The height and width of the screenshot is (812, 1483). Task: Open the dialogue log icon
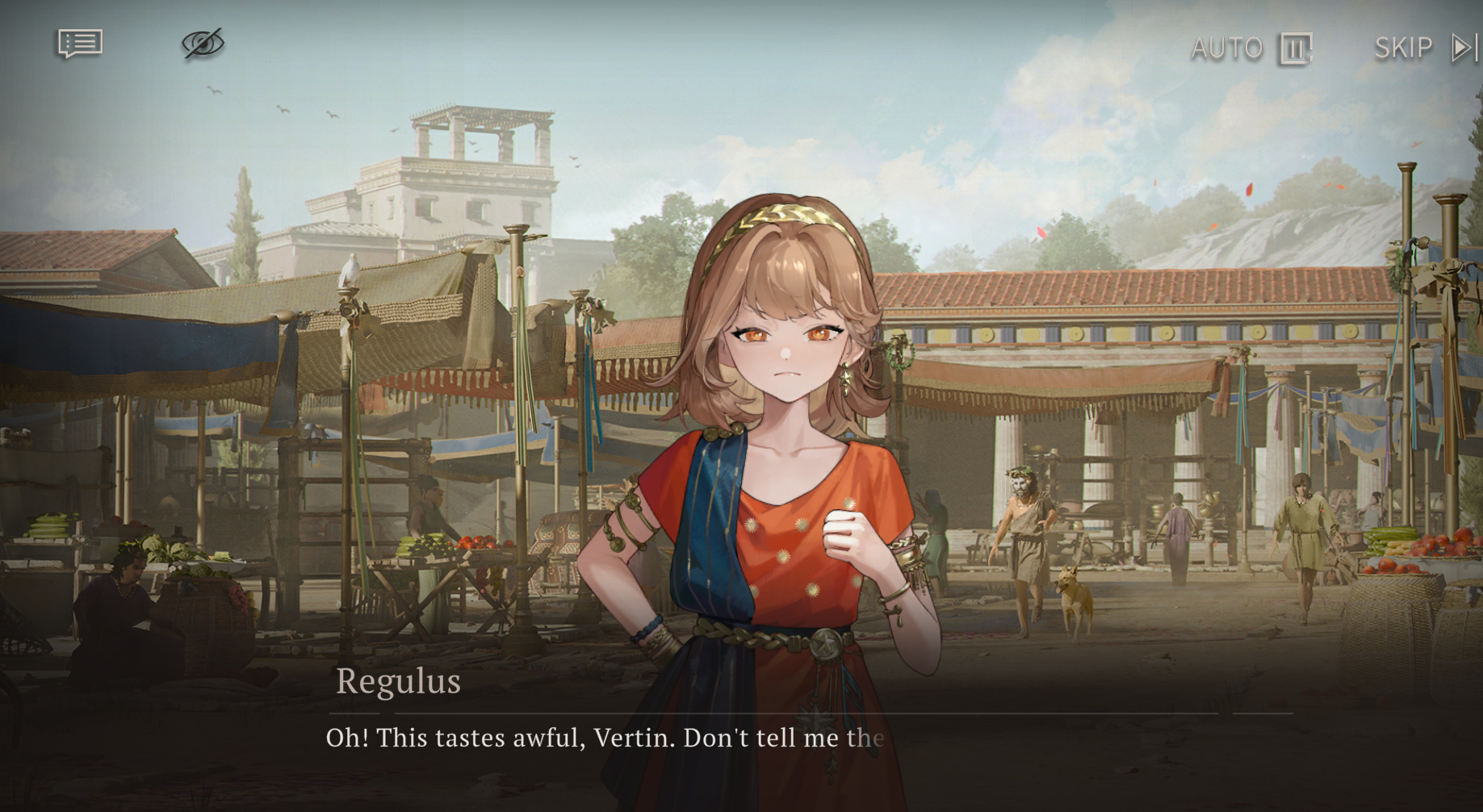point(80,44)
